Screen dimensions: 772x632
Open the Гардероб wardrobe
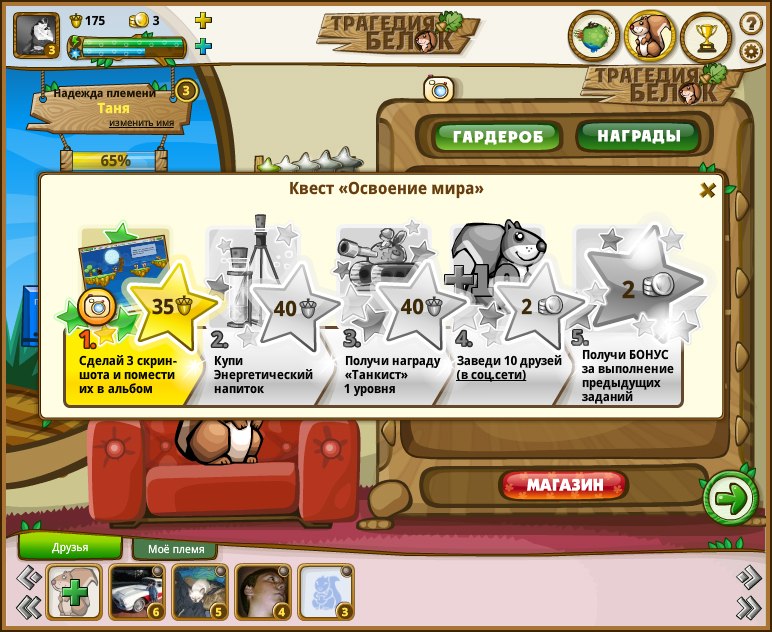tap(498, 136)
